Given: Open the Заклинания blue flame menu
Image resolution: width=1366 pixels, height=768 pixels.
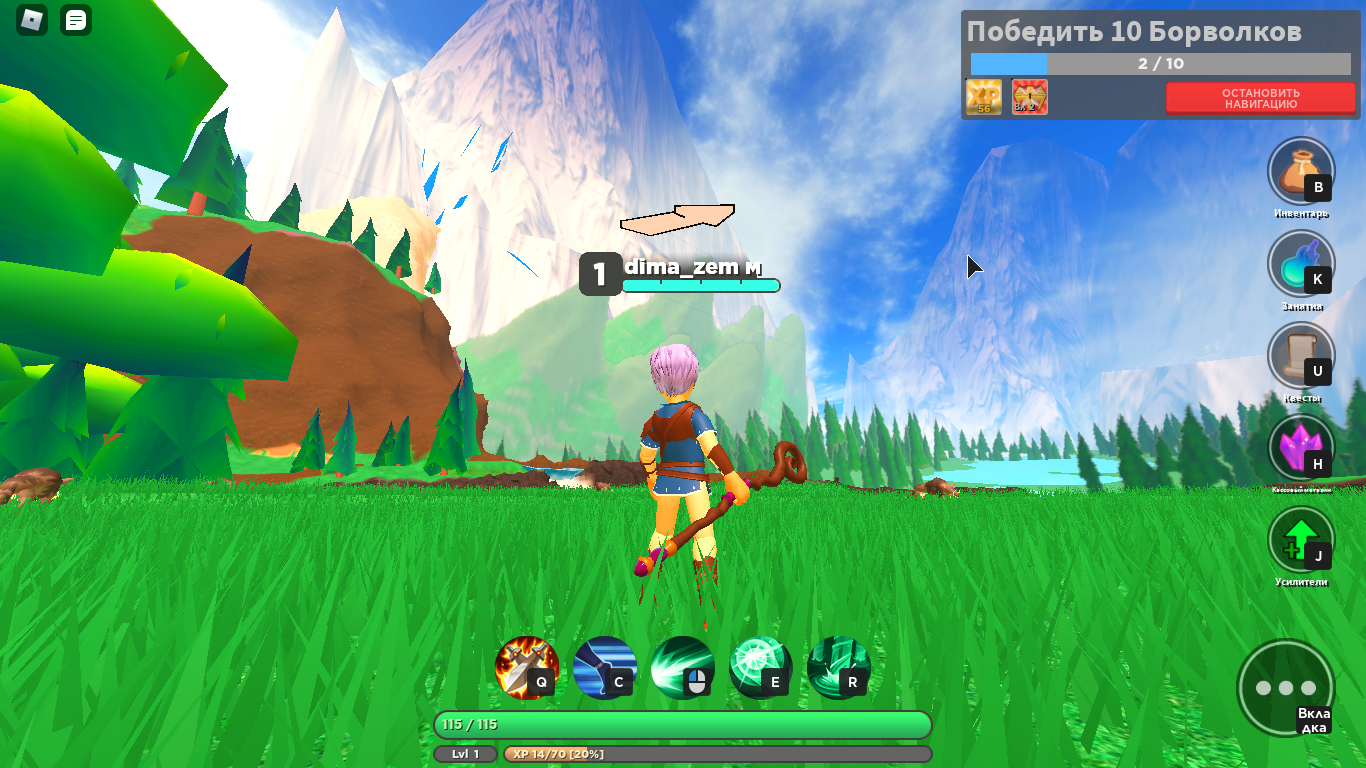Looking at the screenshot, I should point(1299,263).
